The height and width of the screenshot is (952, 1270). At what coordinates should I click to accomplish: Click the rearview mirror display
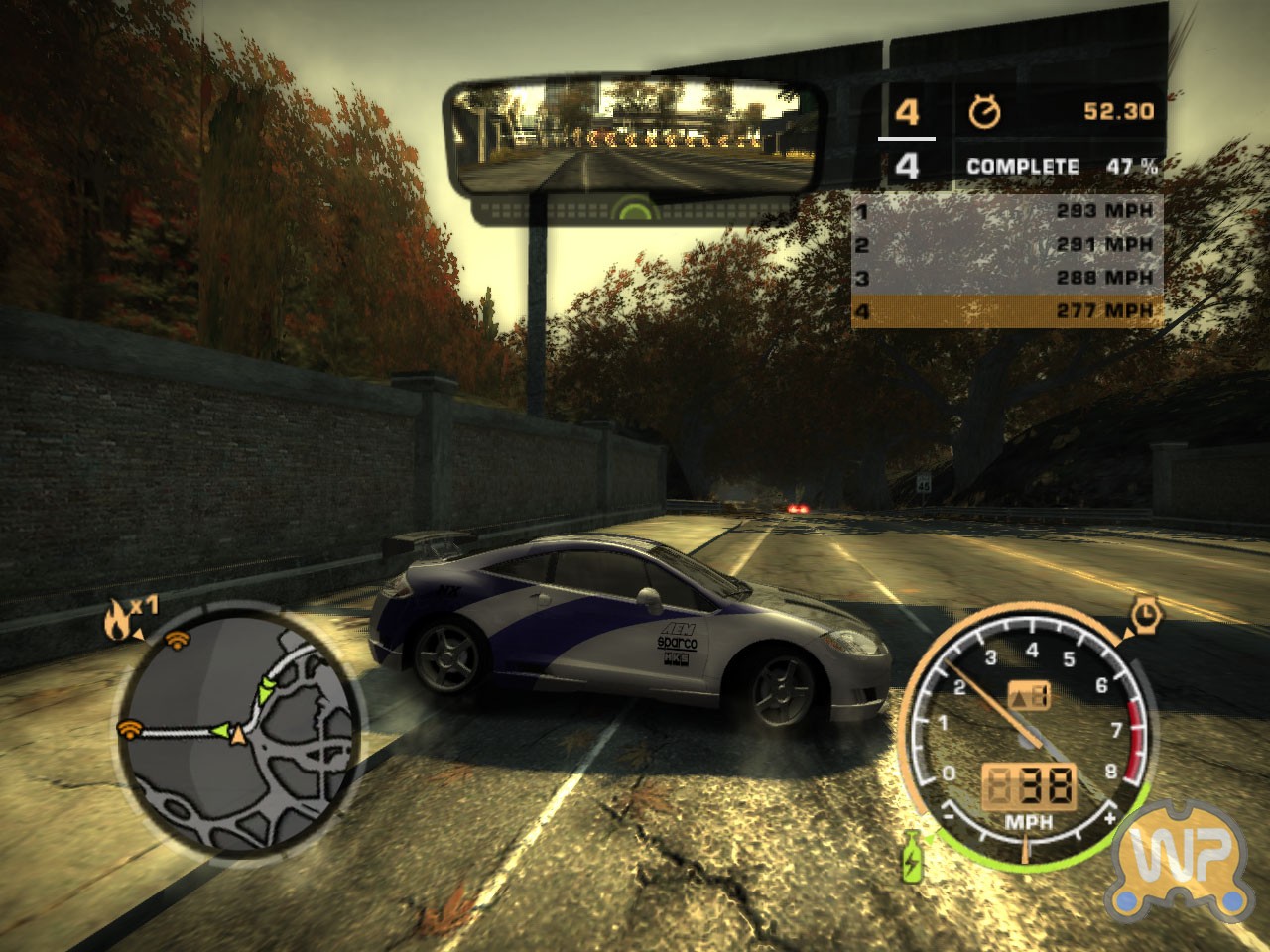point(631,138)
